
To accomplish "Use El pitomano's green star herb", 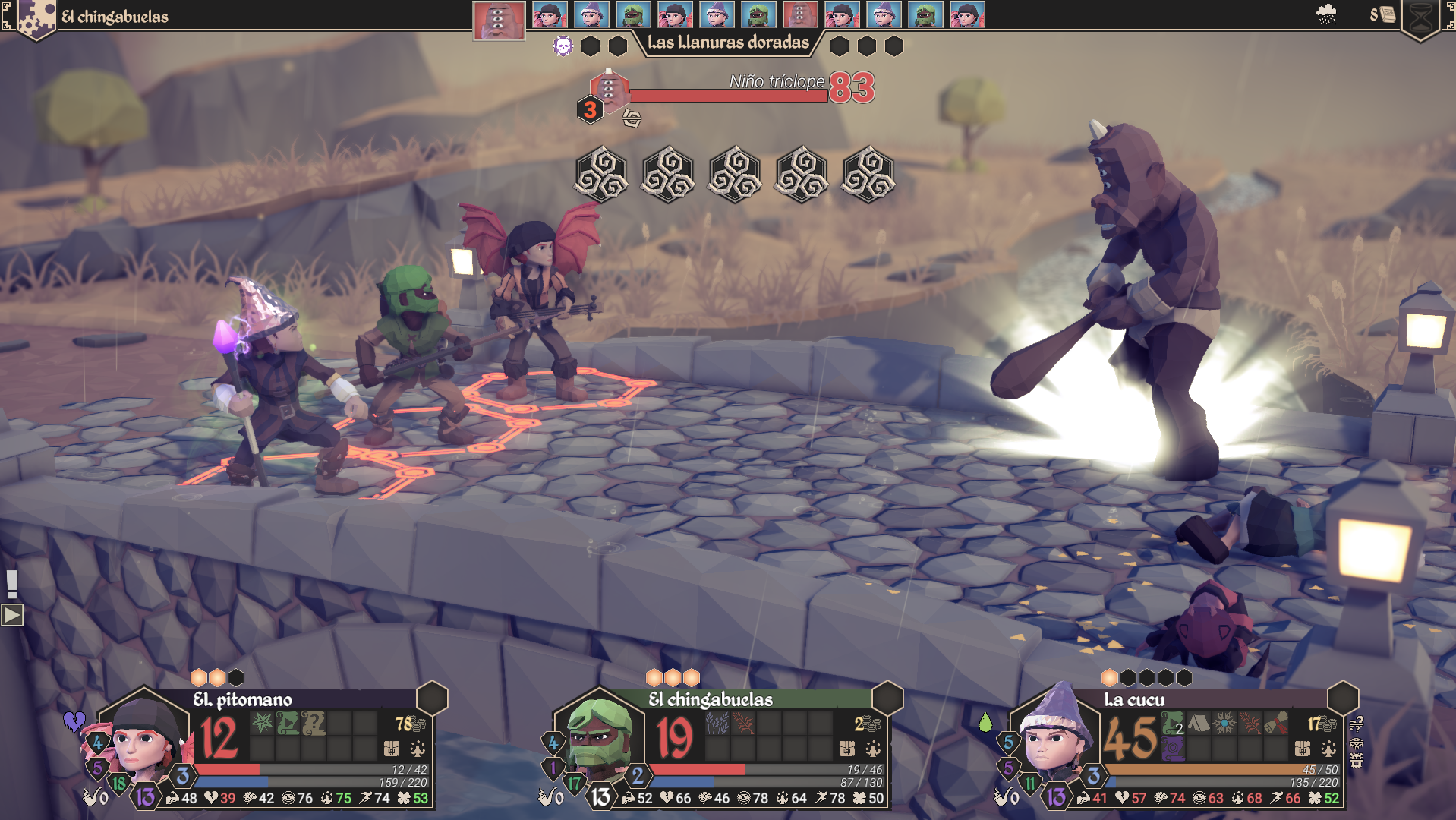I will click(x=262, y=723).
